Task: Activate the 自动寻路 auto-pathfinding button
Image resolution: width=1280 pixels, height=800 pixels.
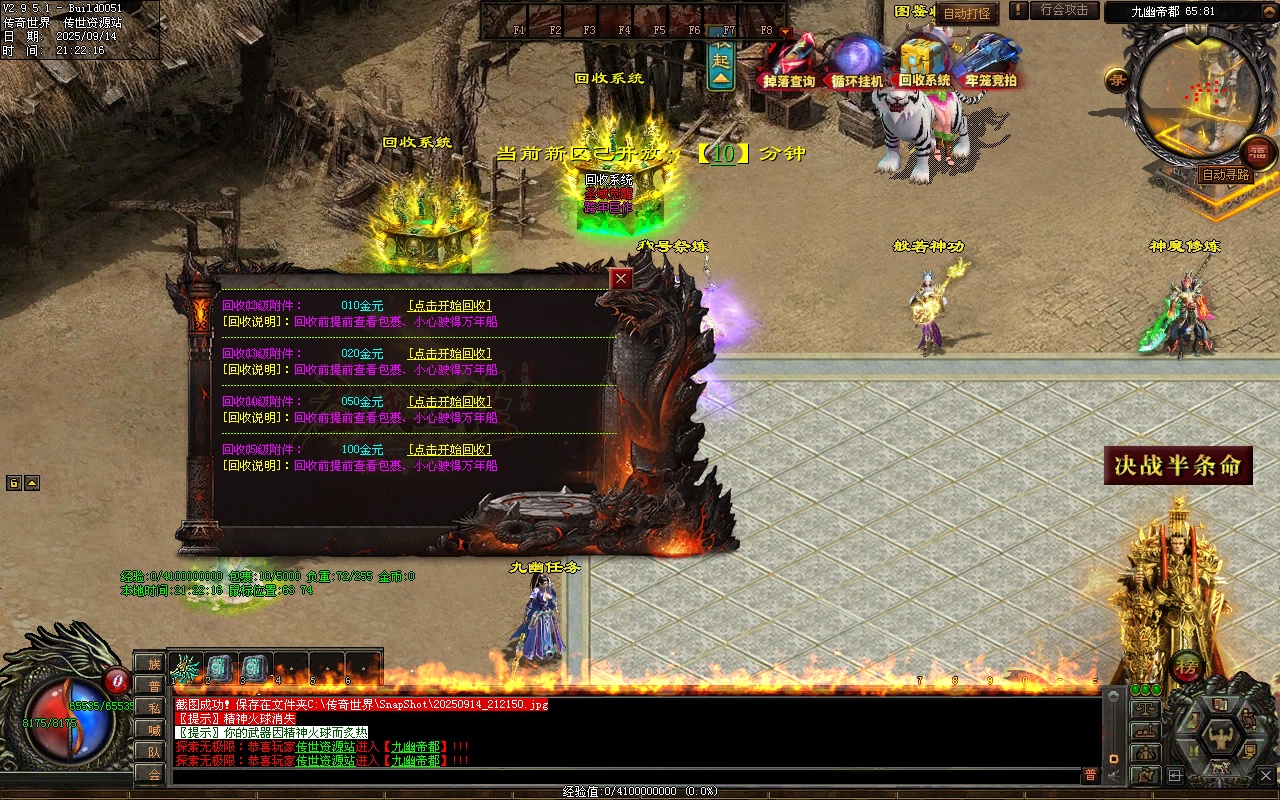Action: 1226,175
